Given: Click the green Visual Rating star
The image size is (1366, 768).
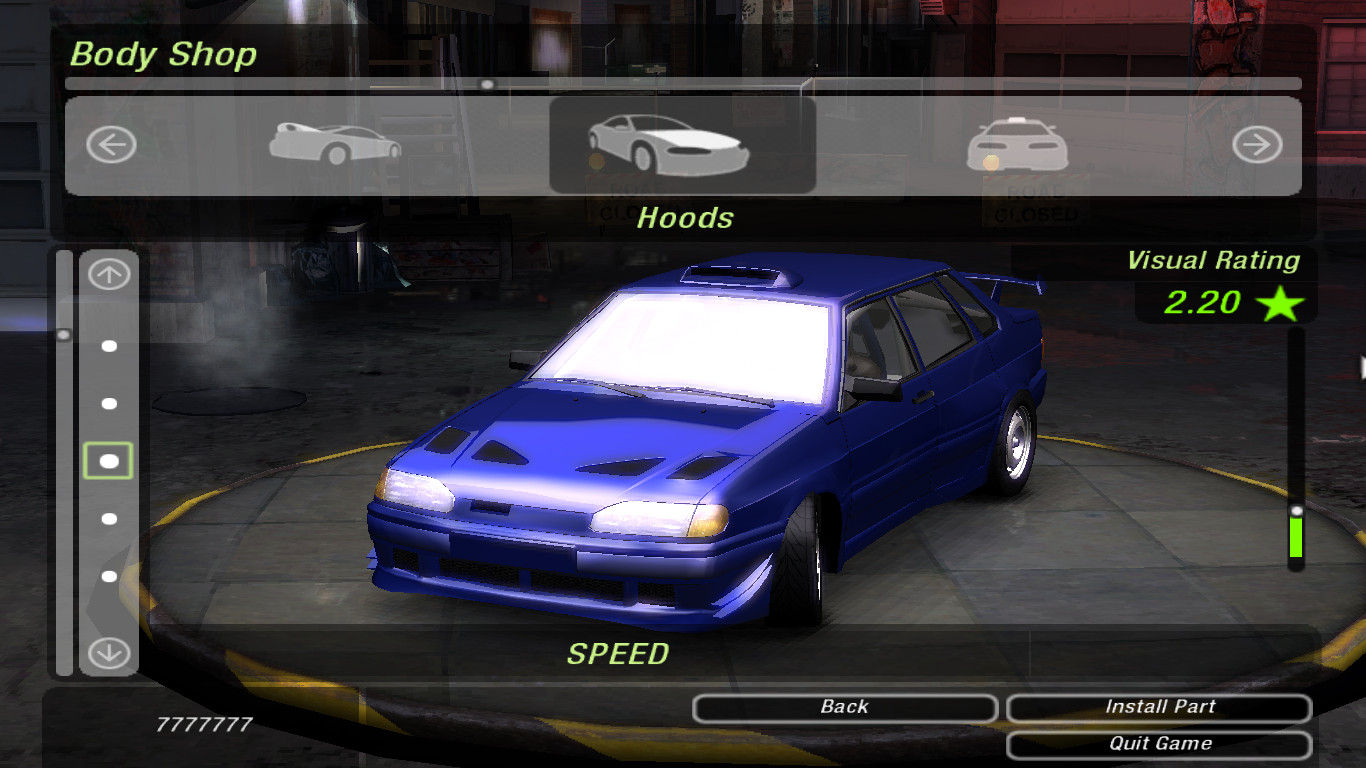Looking at the screenshot, I should coord(1281,303).
